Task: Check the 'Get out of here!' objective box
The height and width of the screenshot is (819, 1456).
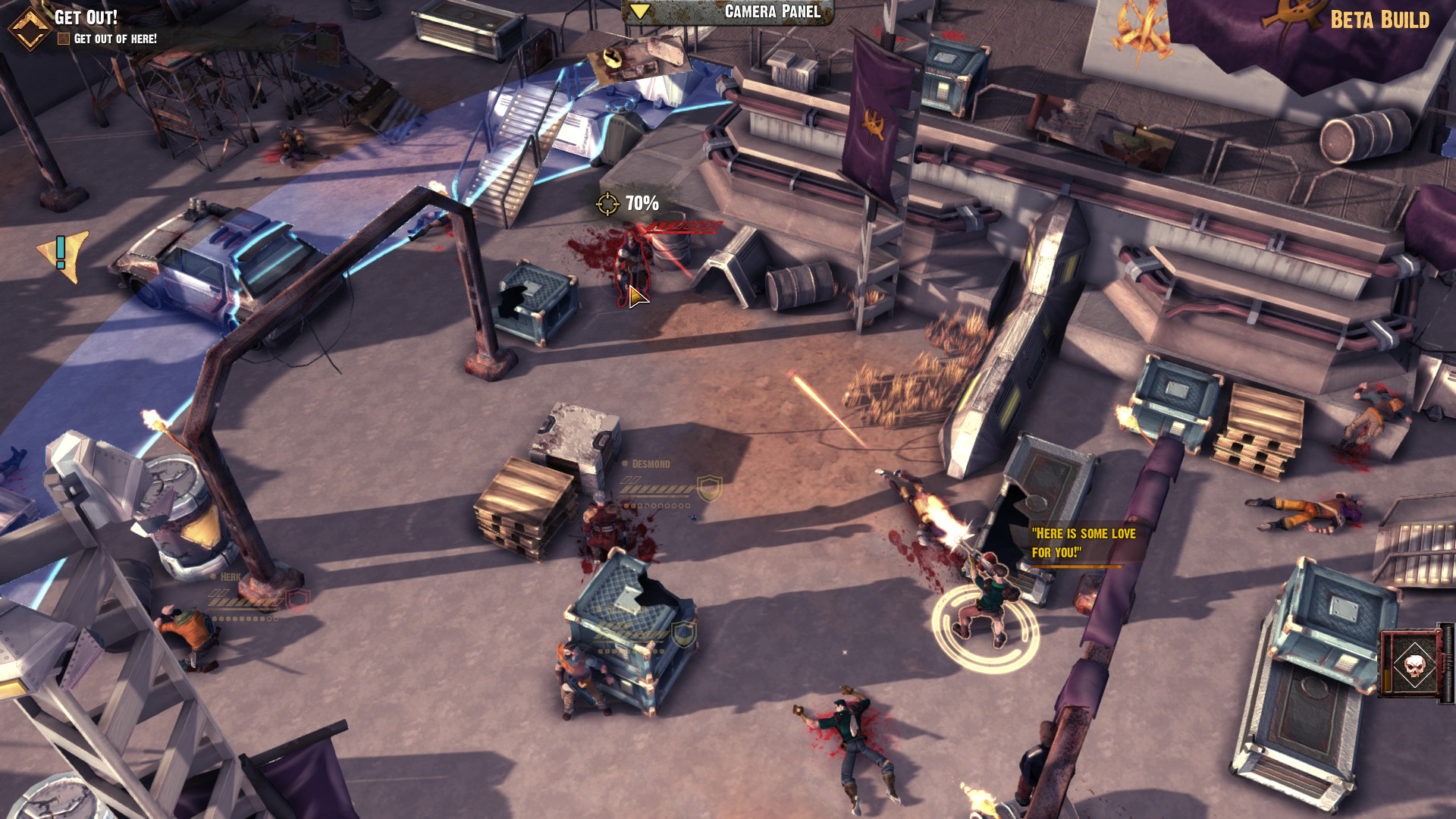Action: [63, 36]
